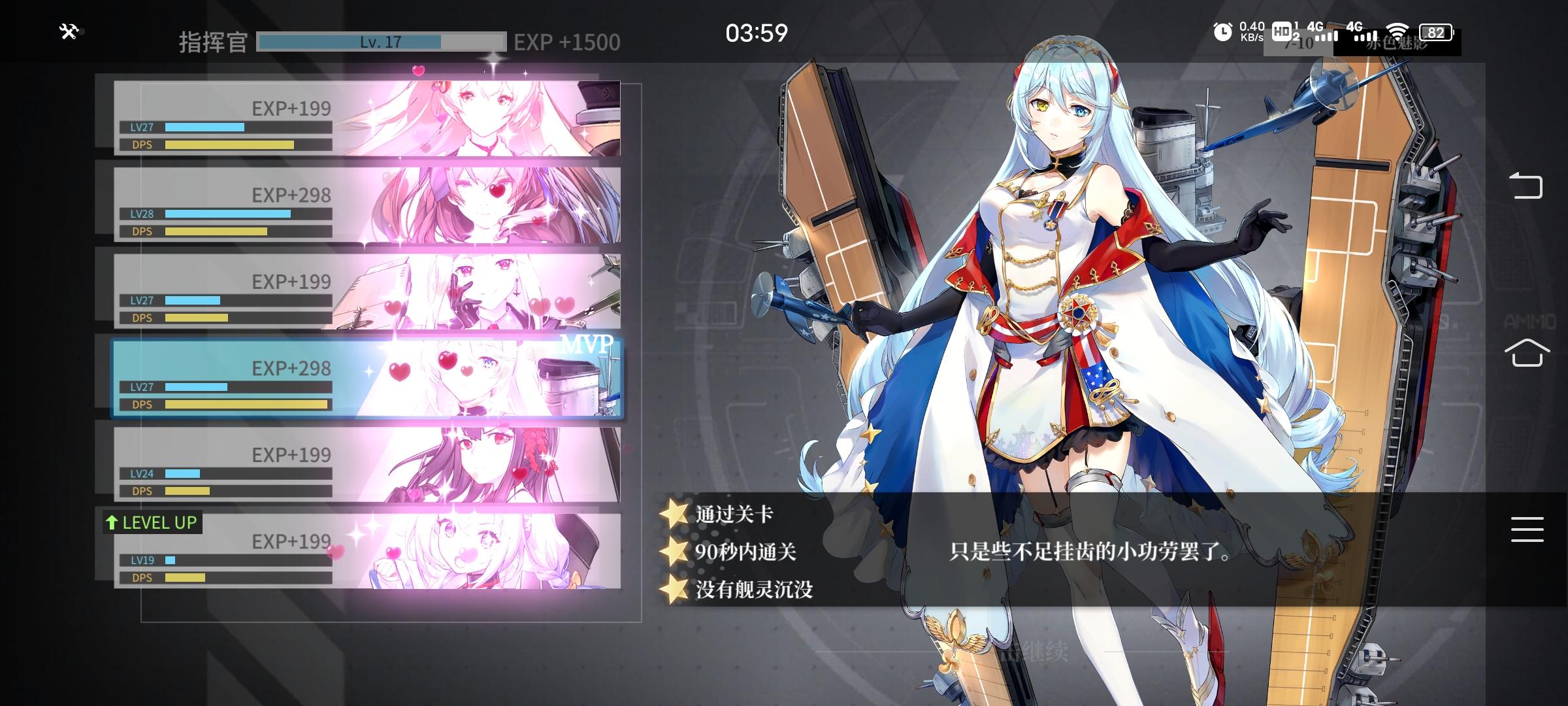Click the LEVEL UP badge

coord(152,522)
